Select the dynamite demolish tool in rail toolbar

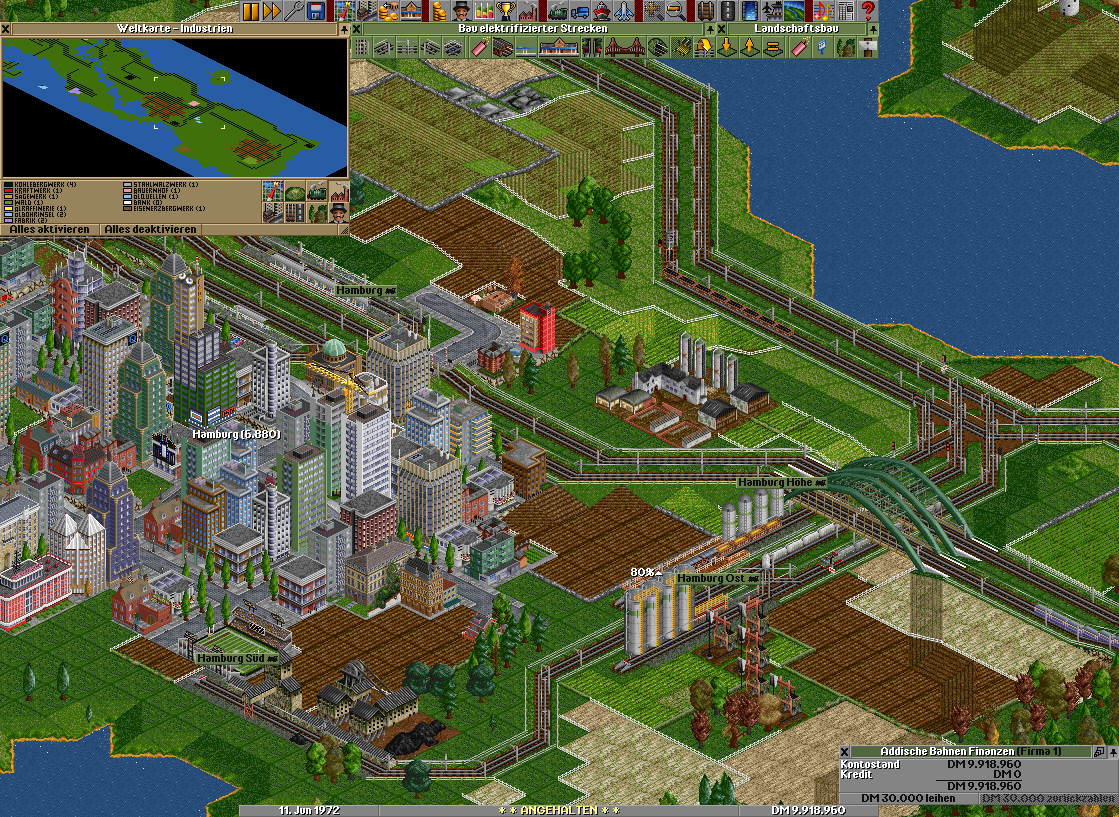[x=479, y=46]
